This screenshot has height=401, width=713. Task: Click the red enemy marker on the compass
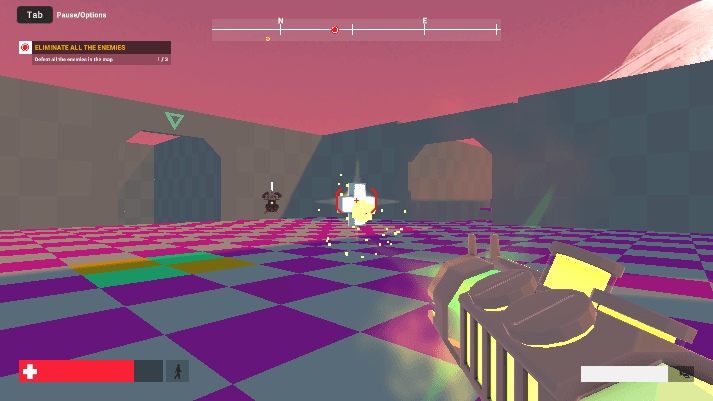[x=335, y=30]
